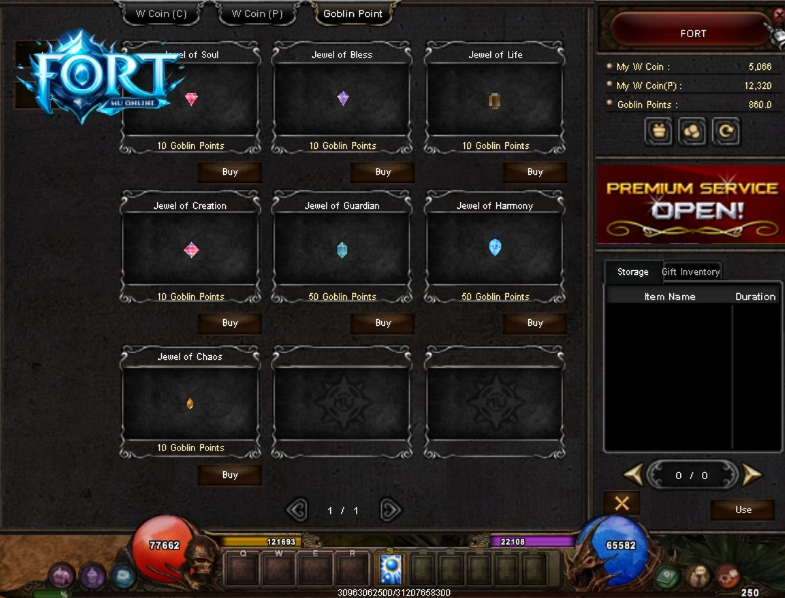This screenshot has height=598, width=785.
Task: Click Buy button under Jewel of Harmony
Action: [x=535, y=323]
